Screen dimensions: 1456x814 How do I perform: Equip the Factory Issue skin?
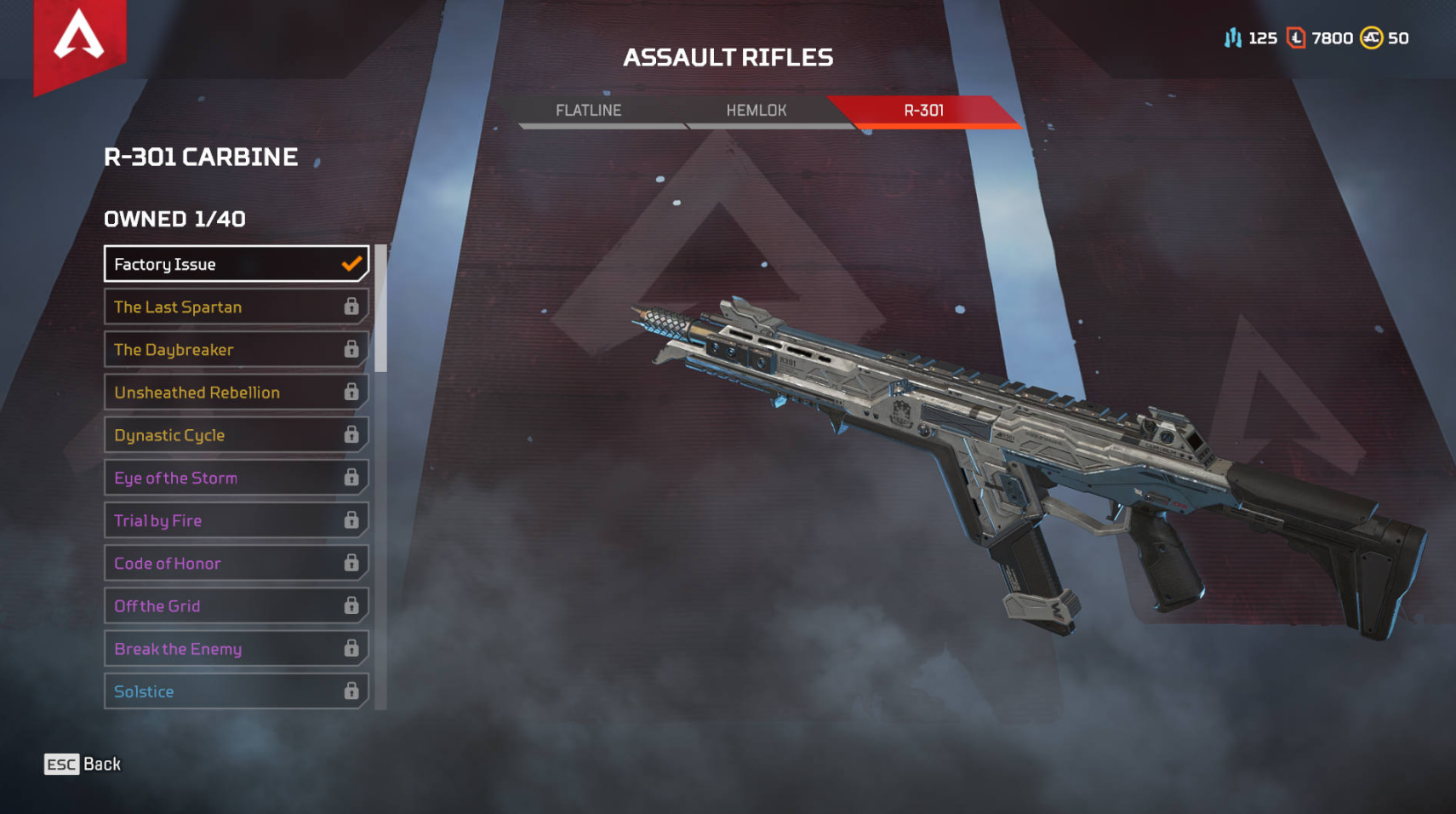pyautogui.click(x=236, y=264)
